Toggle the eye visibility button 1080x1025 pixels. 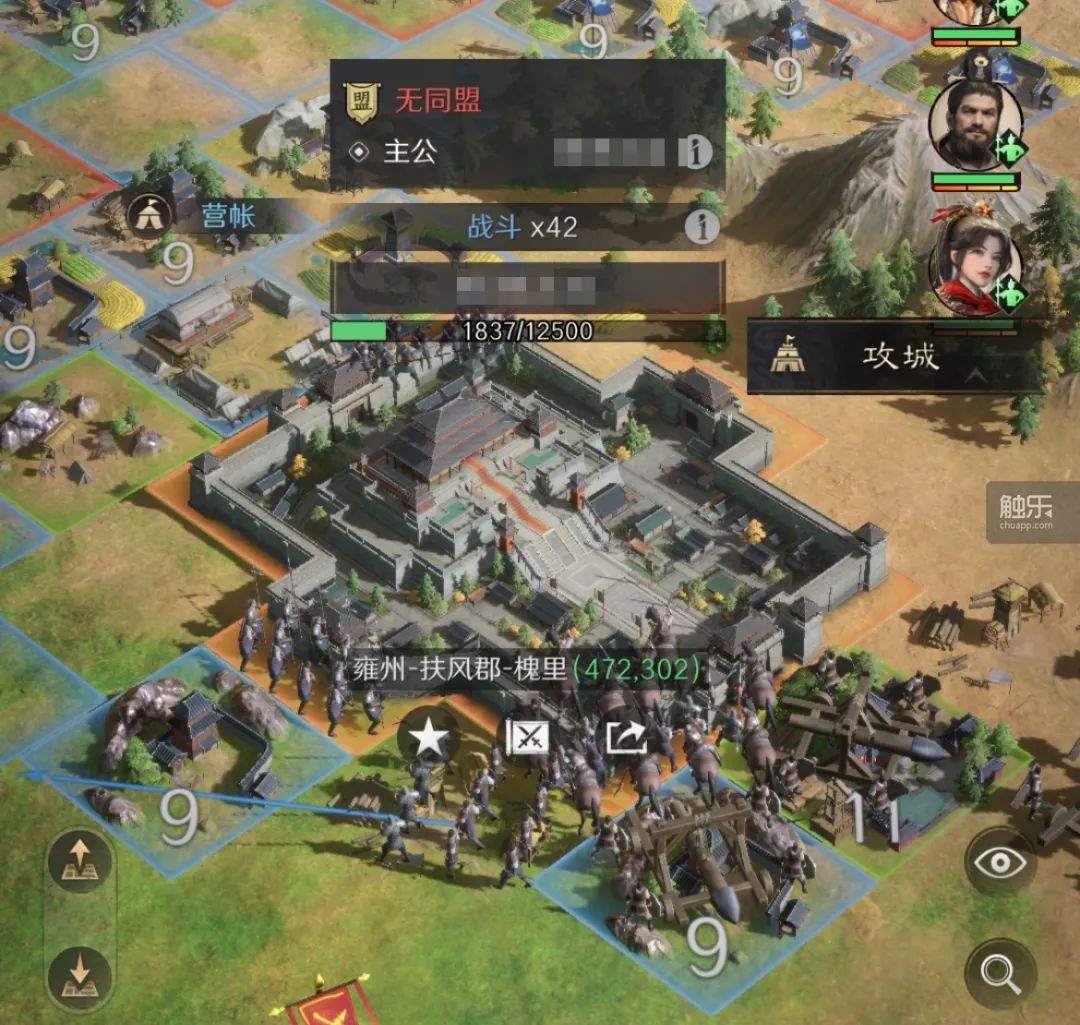click(1000, 862)
